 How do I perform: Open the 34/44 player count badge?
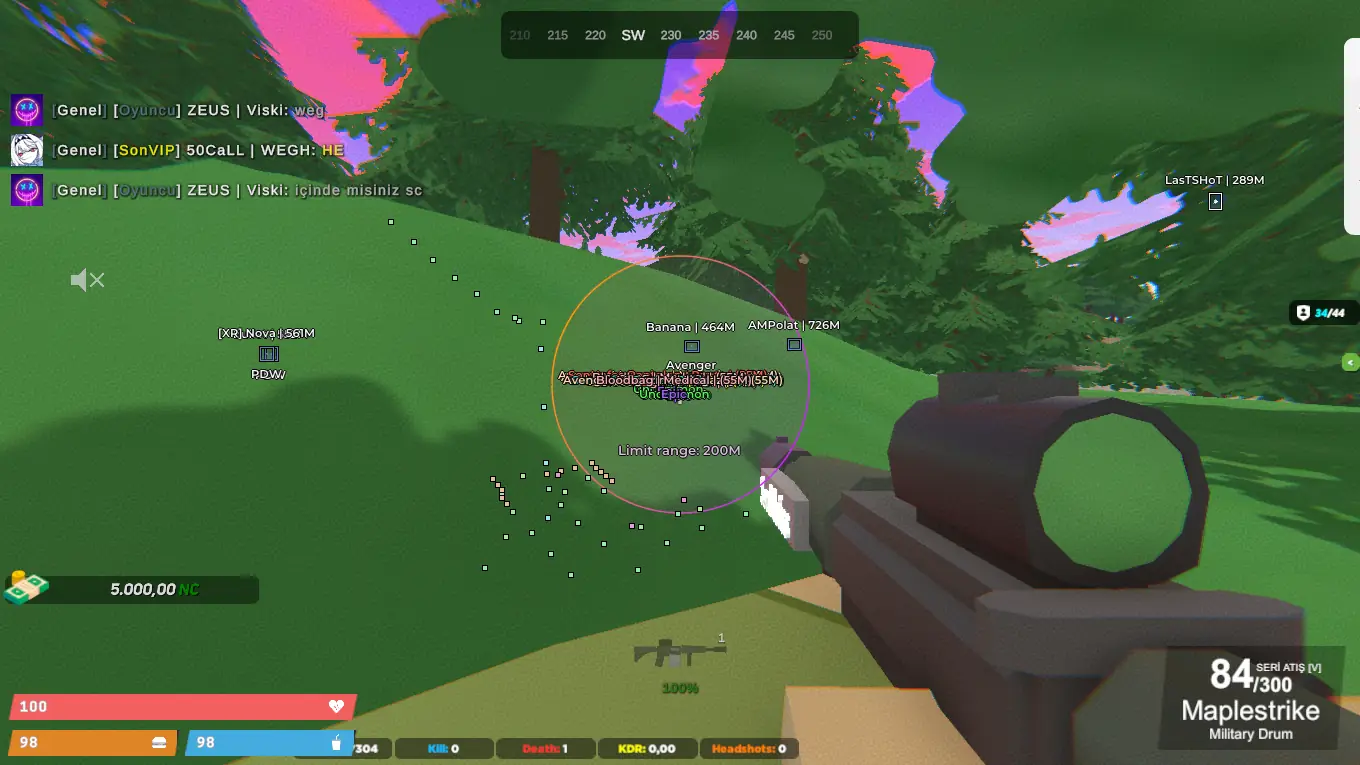1323,313
